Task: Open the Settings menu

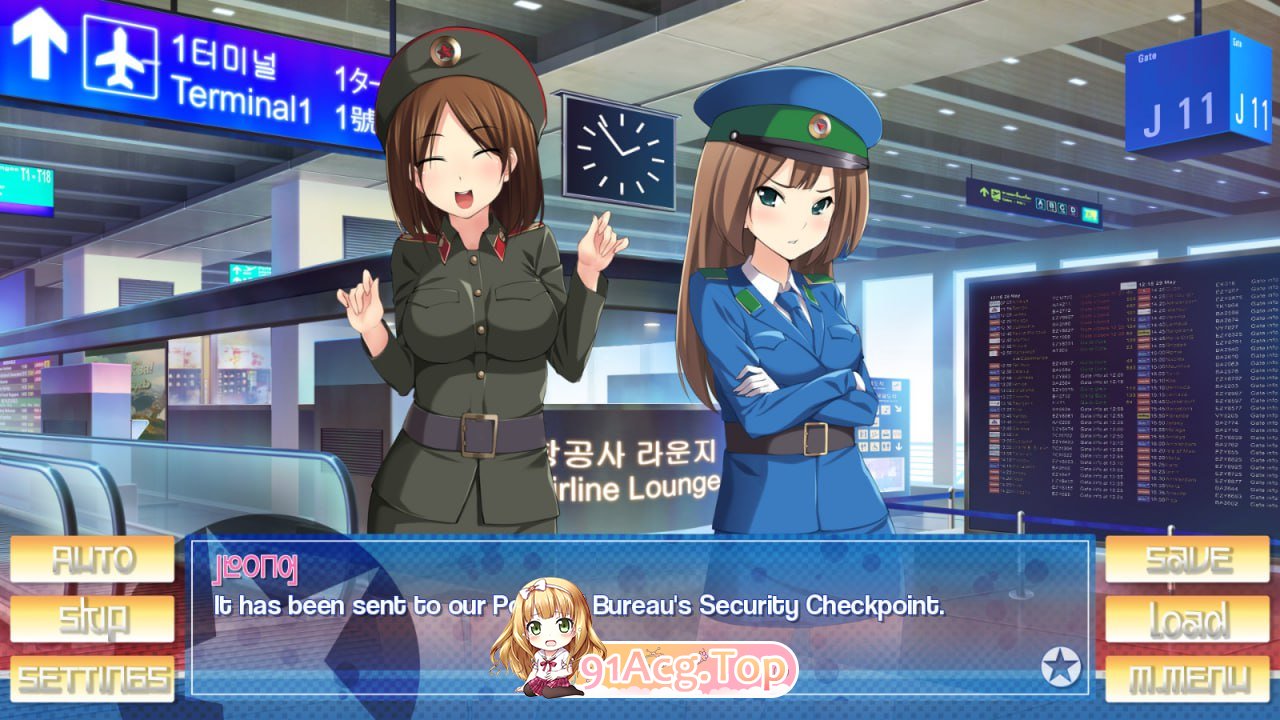Action: tap(92, 679)
